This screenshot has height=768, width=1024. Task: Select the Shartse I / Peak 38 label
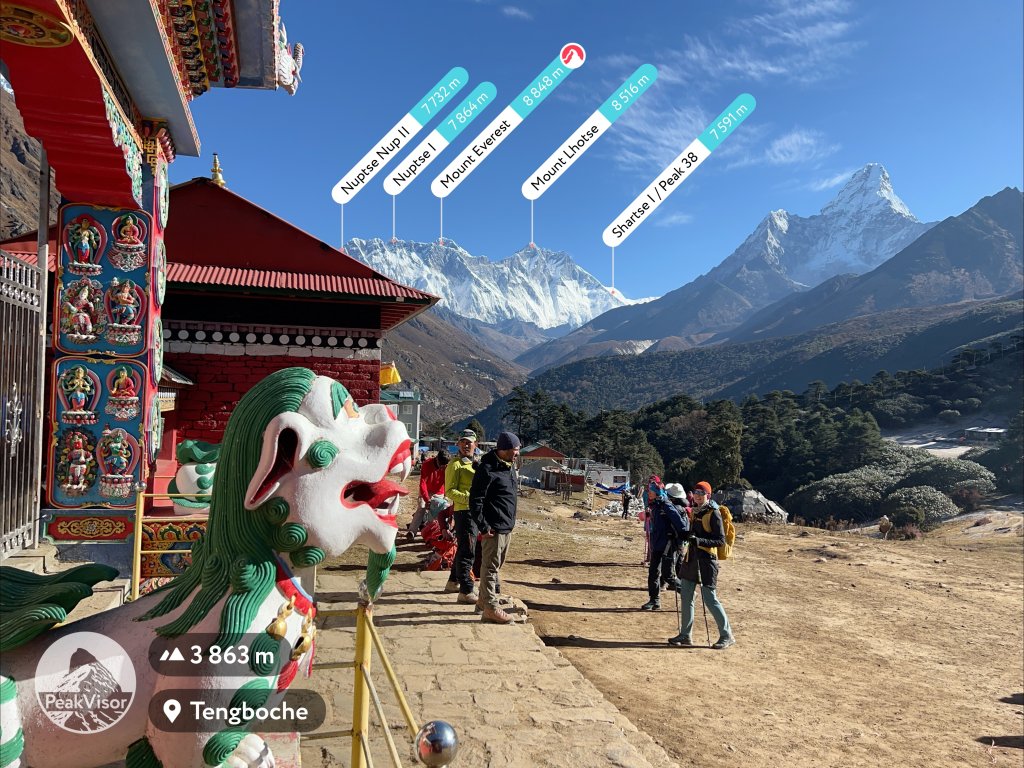point(679,170)
